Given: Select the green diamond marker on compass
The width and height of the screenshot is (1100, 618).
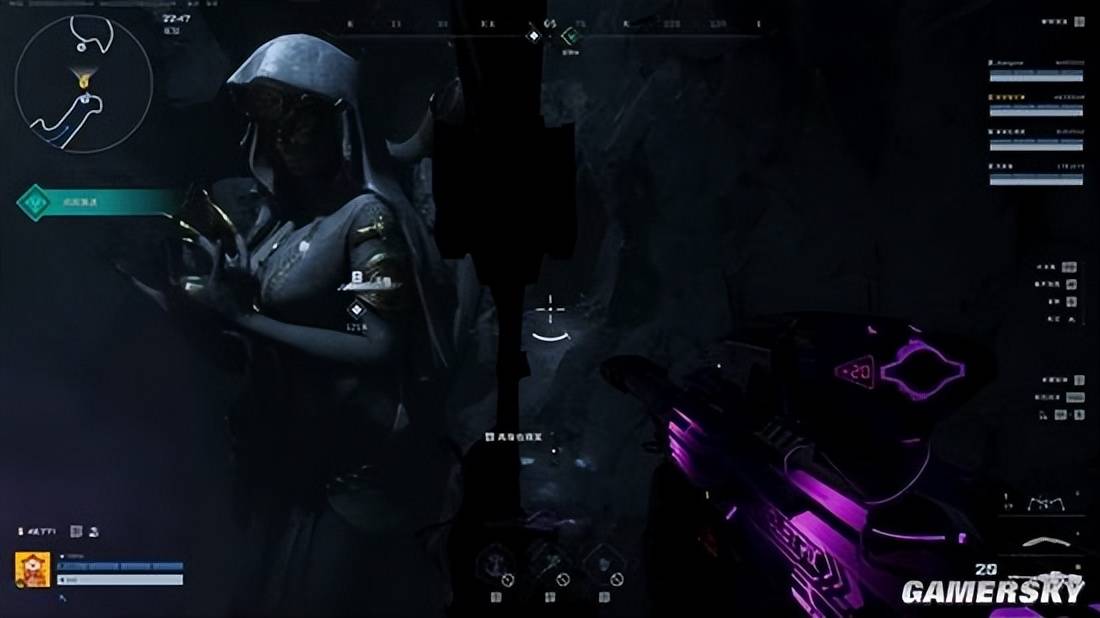Looking at the screenshot, I should coord(571,36).
